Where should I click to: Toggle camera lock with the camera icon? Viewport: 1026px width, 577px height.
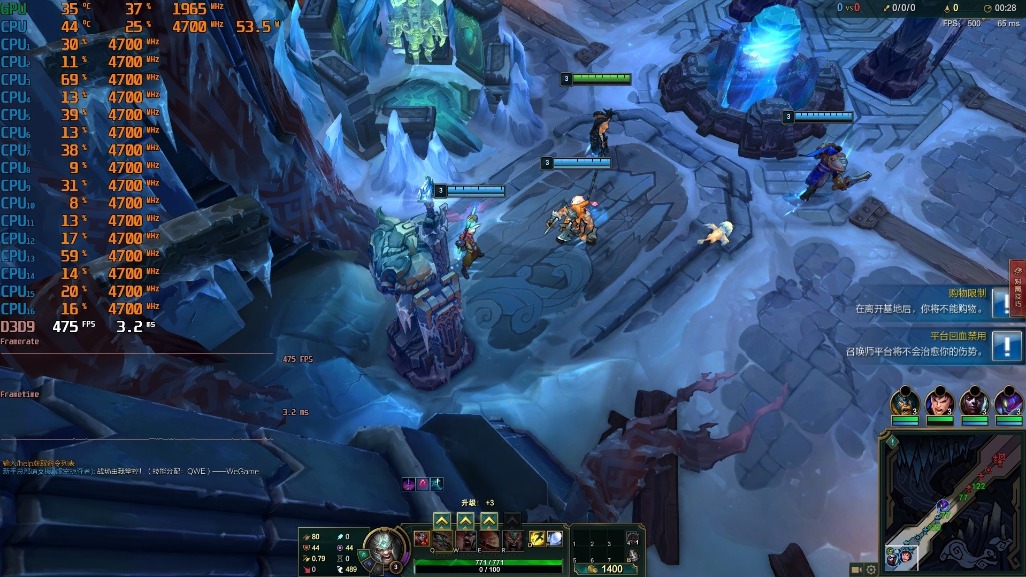coord(857,569)
